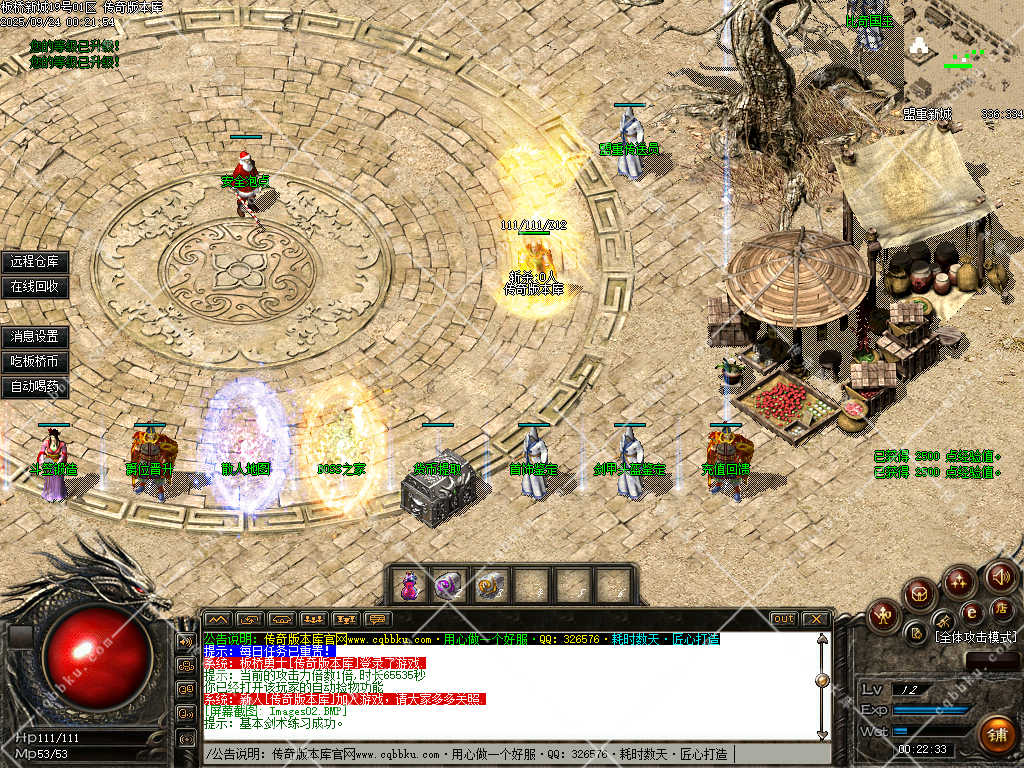The width and height of the screenshot is (1024, 768).
Task: Click the 'out' button above chat
Action: (784, 619)
